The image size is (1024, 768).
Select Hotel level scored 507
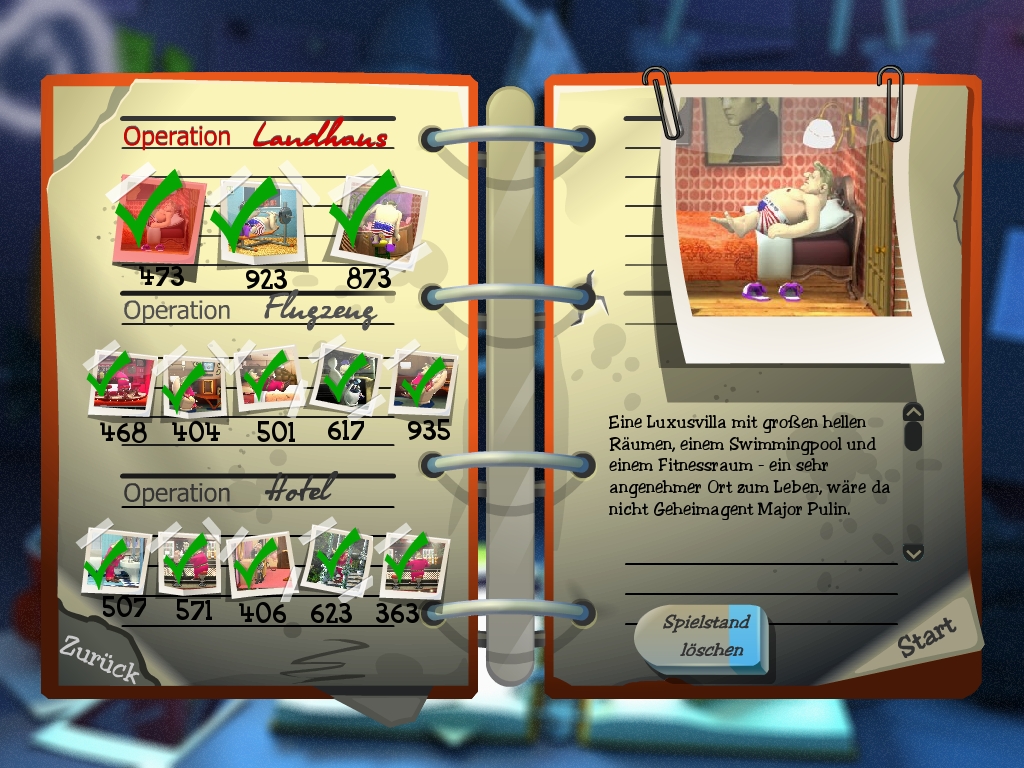coord(115,560)
